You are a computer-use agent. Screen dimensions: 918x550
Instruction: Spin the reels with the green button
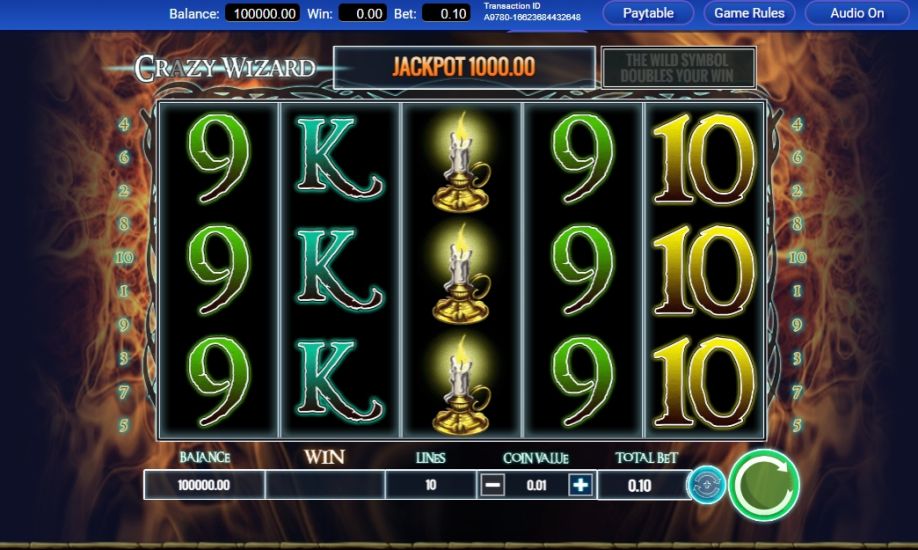(x=763, y=485)
